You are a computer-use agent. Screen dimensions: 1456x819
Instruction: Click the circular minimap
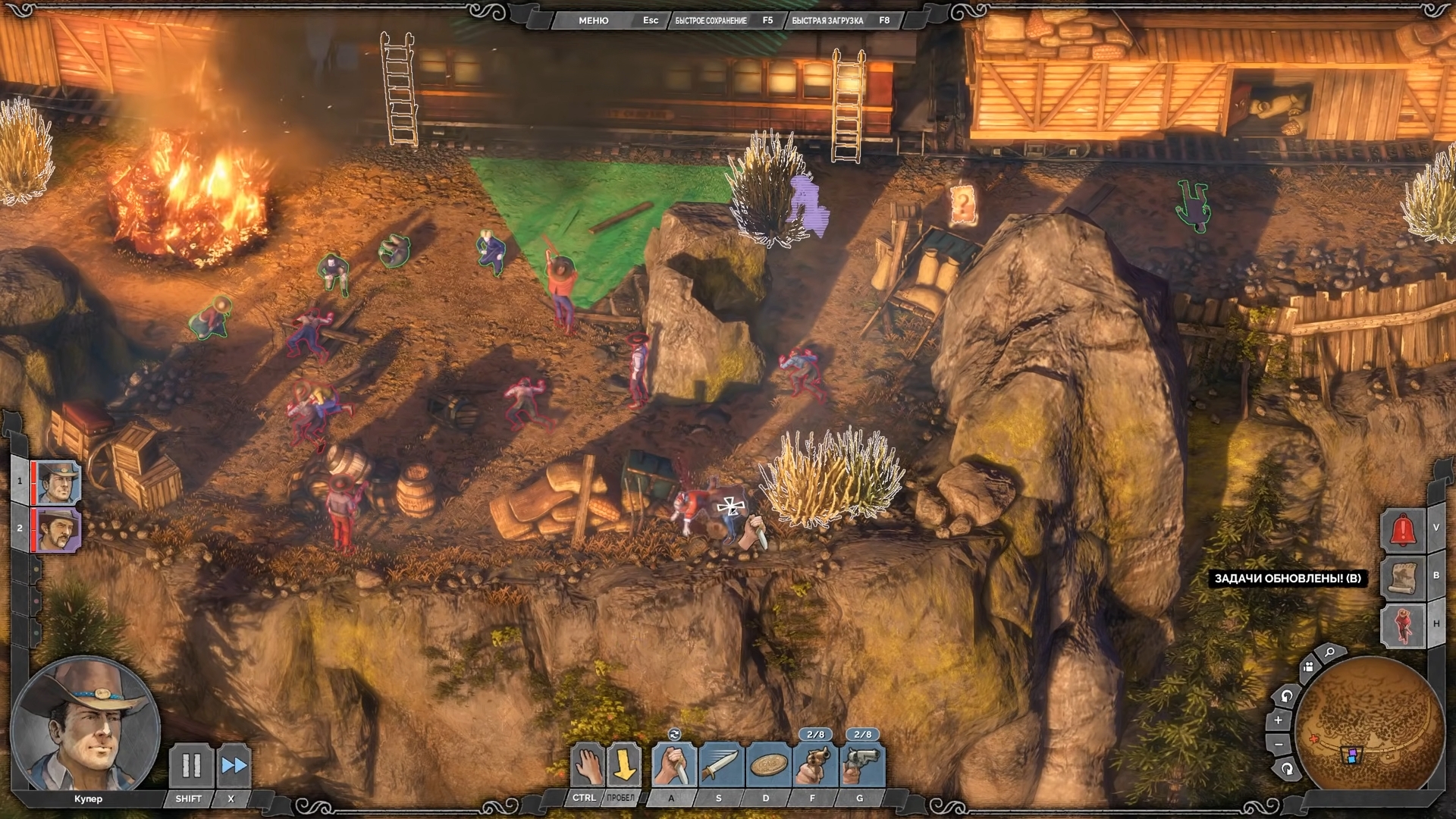[1370, 726]
